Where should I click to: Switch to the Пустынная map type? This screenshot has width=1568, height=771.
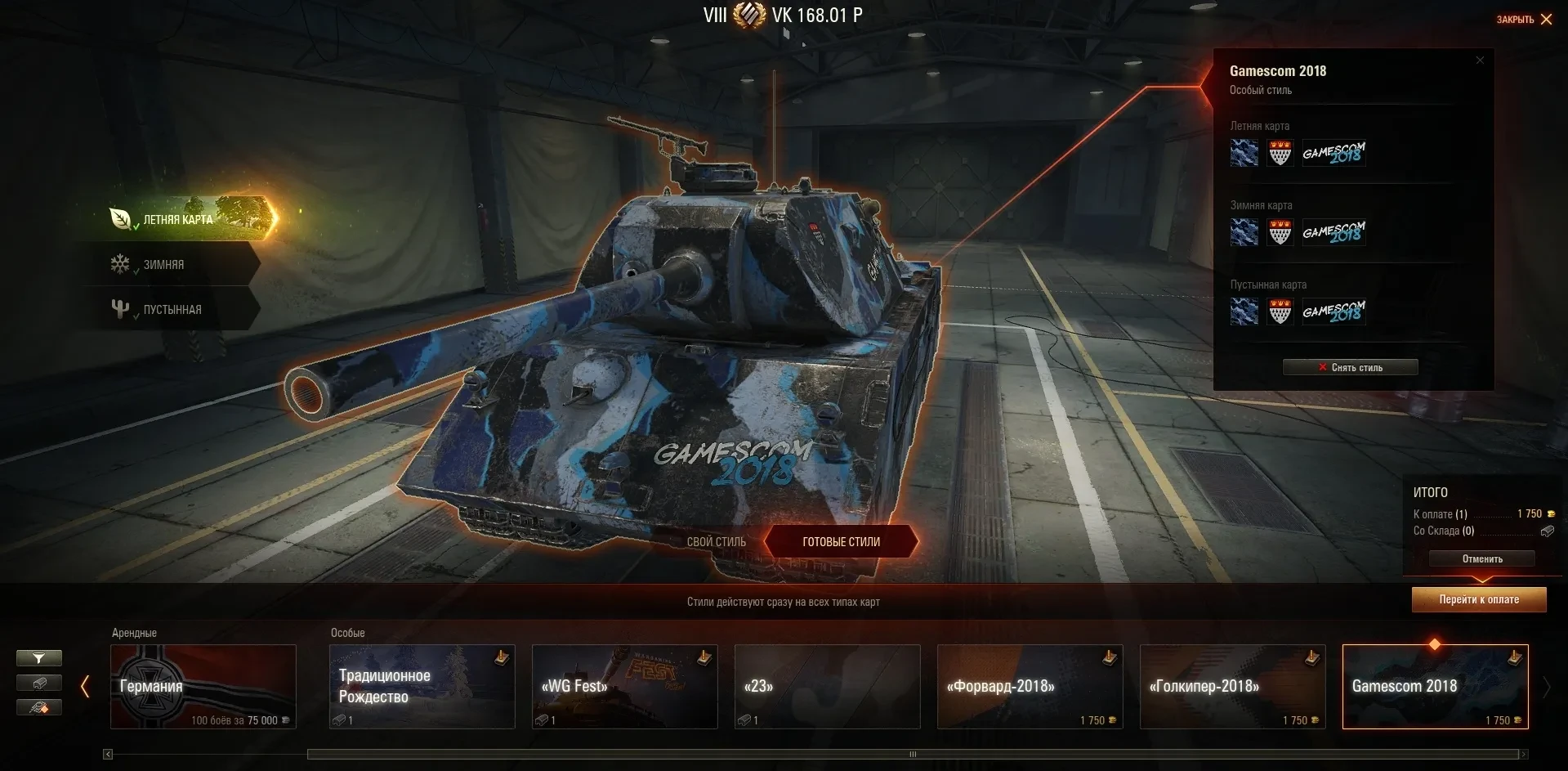[172, 310]
